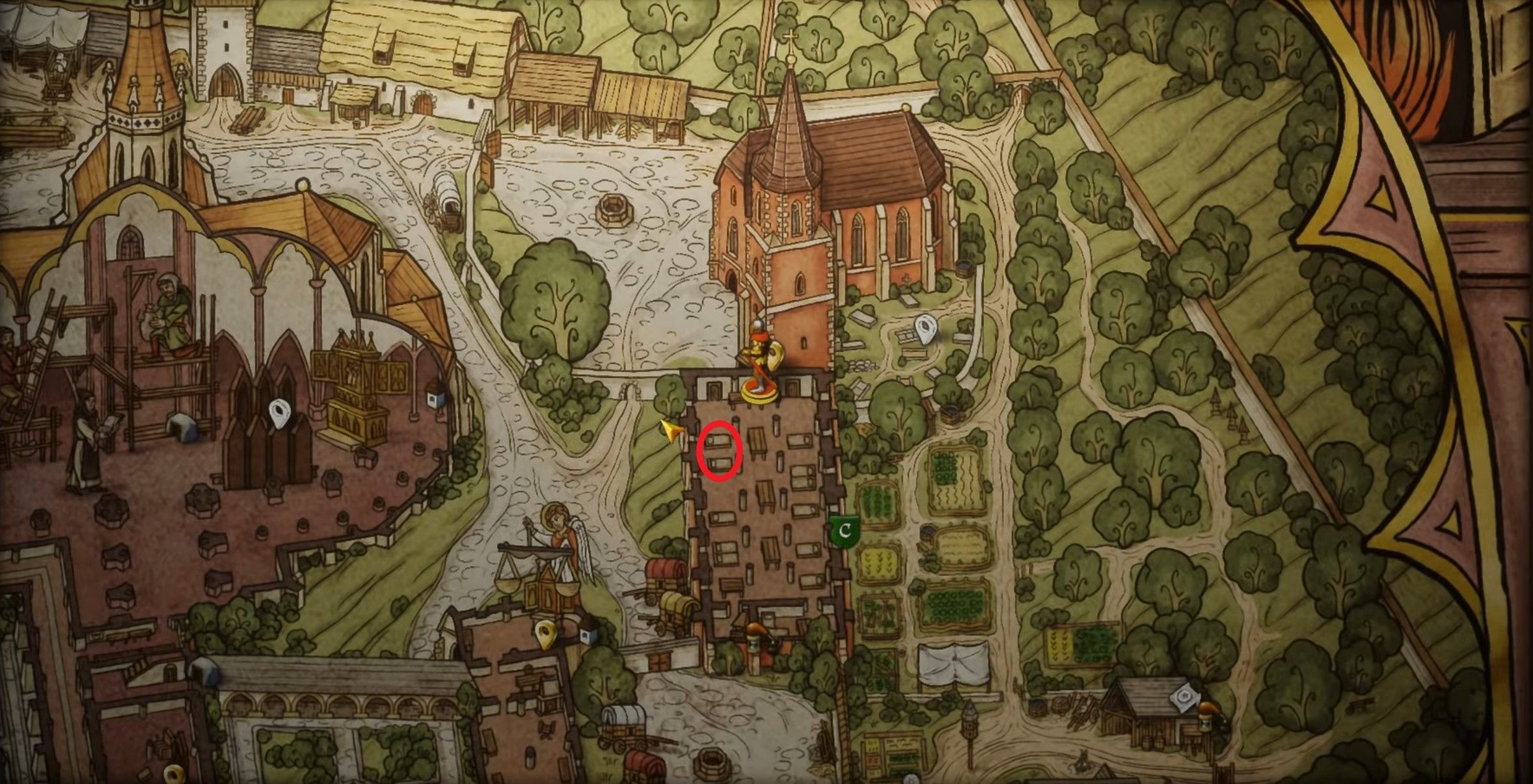Open the fast travel star marker on the shack roof
Image resolution: width=1533 pixels, height=784 pixels.
1184,697
